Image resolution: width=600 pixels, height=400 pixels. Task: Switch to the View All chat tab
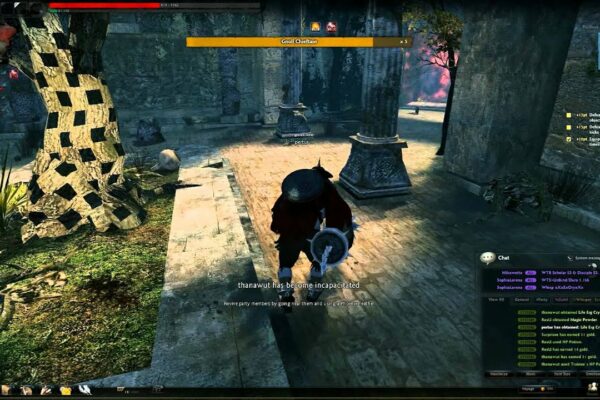click(497, 299)
